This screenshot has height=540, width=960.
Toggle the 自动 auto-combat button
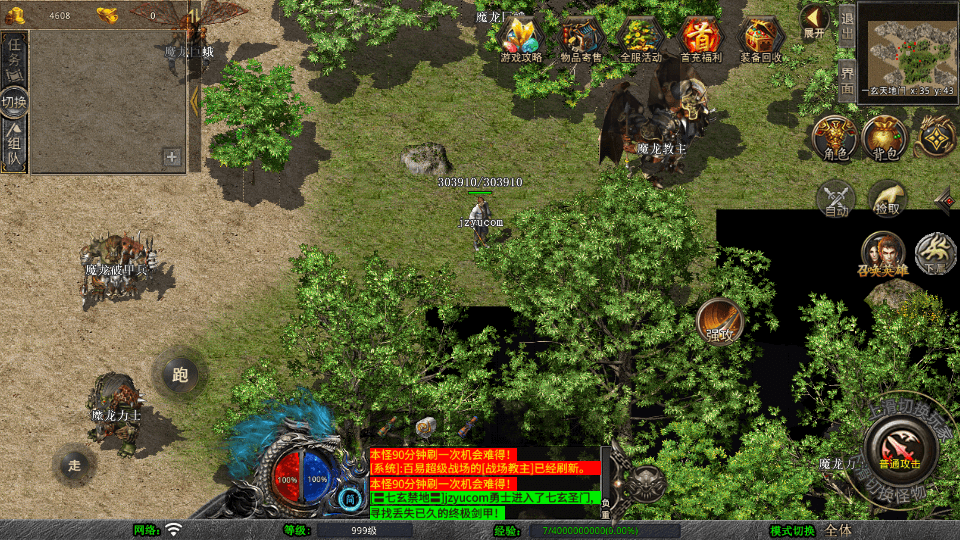pos(836,198)
